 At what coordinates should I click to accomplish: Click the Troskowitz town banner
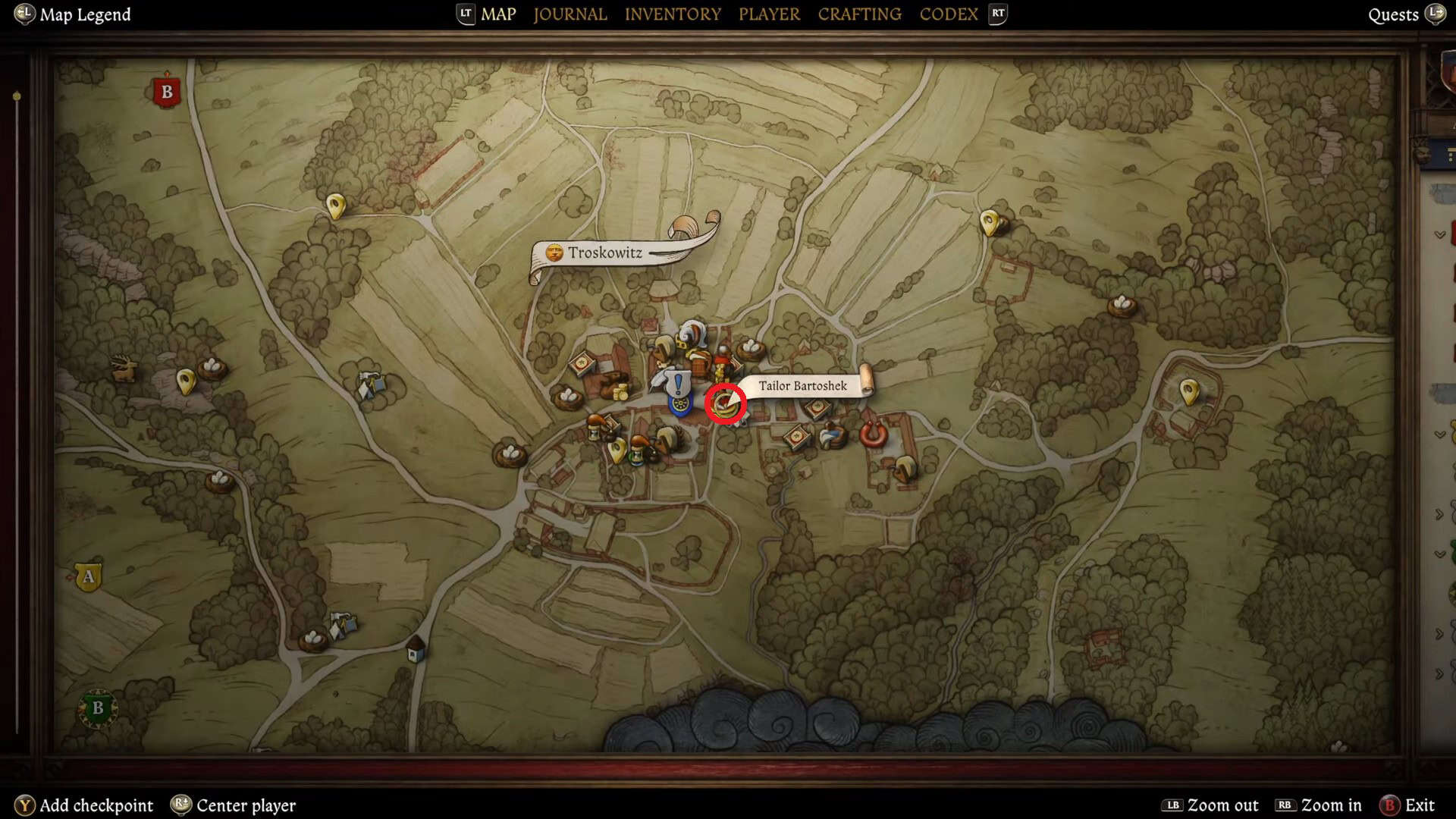605,253
